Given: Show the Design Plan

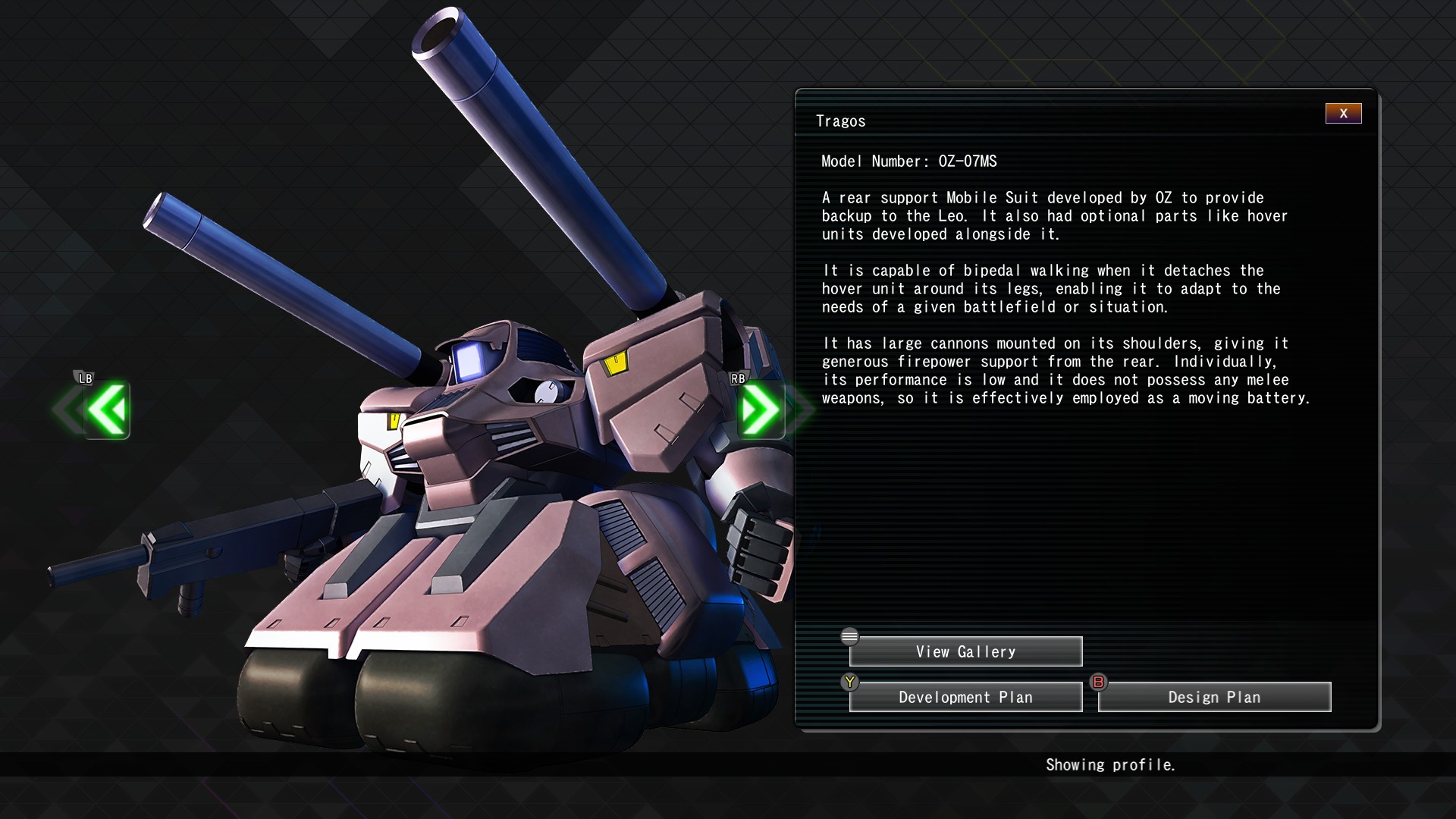Looking at the screenshot, I should point(1214,697).
